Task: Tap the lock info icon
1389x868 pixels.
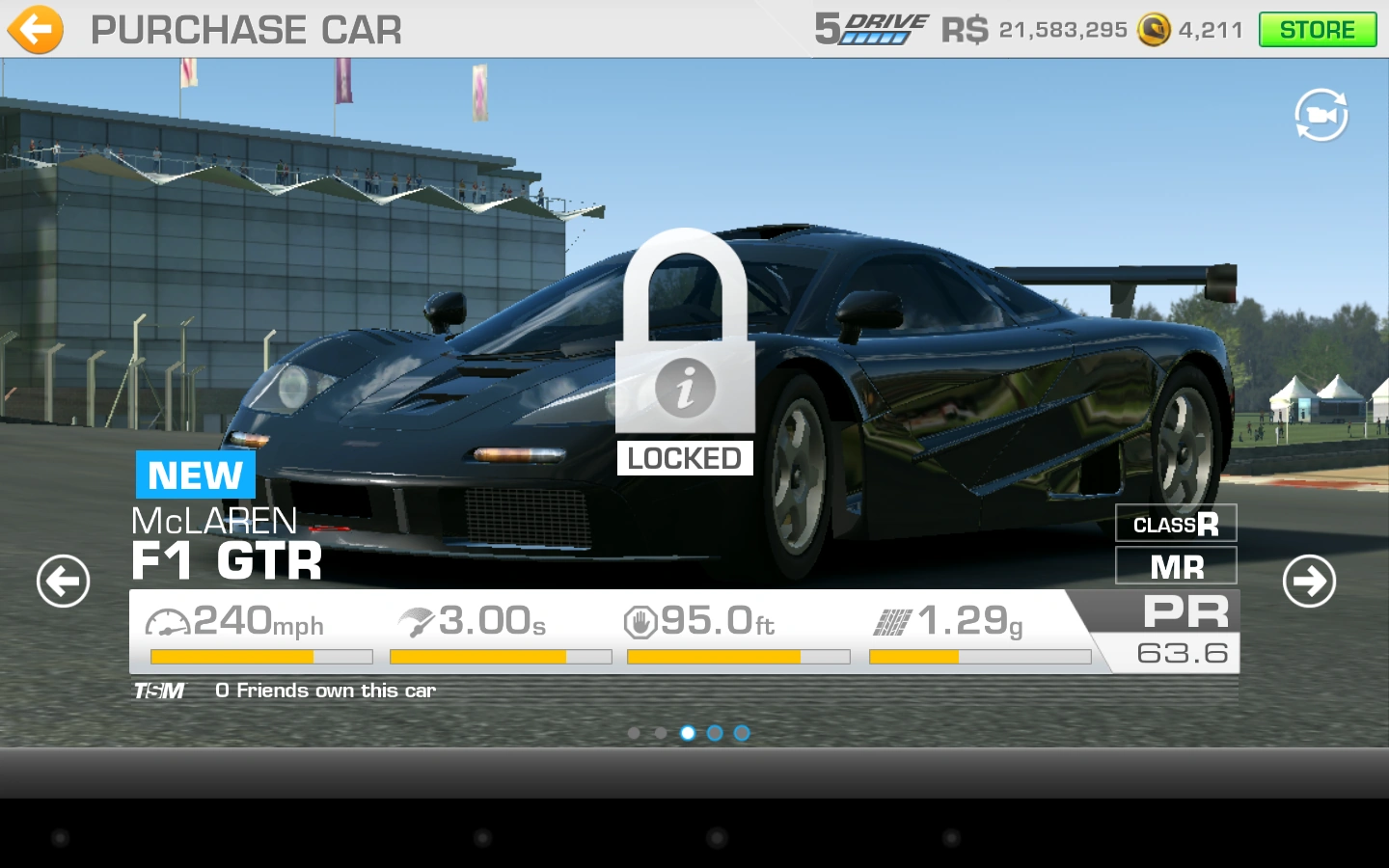Action: pyautogui.click(x=685, y=388)
